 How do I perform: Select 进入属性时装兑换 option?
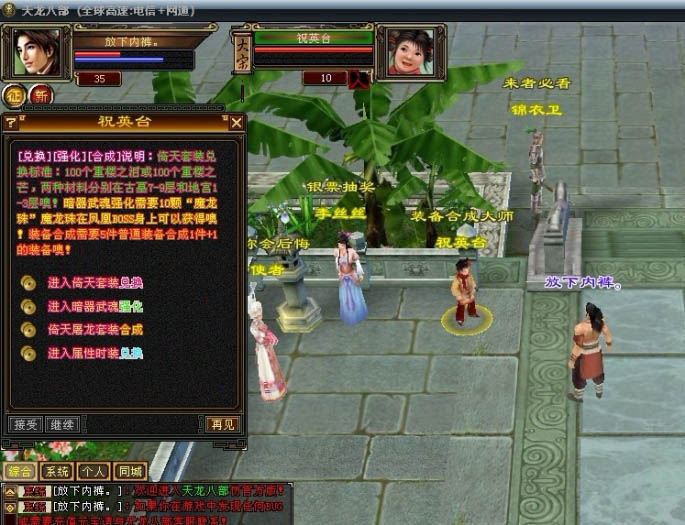click(95, 353)
